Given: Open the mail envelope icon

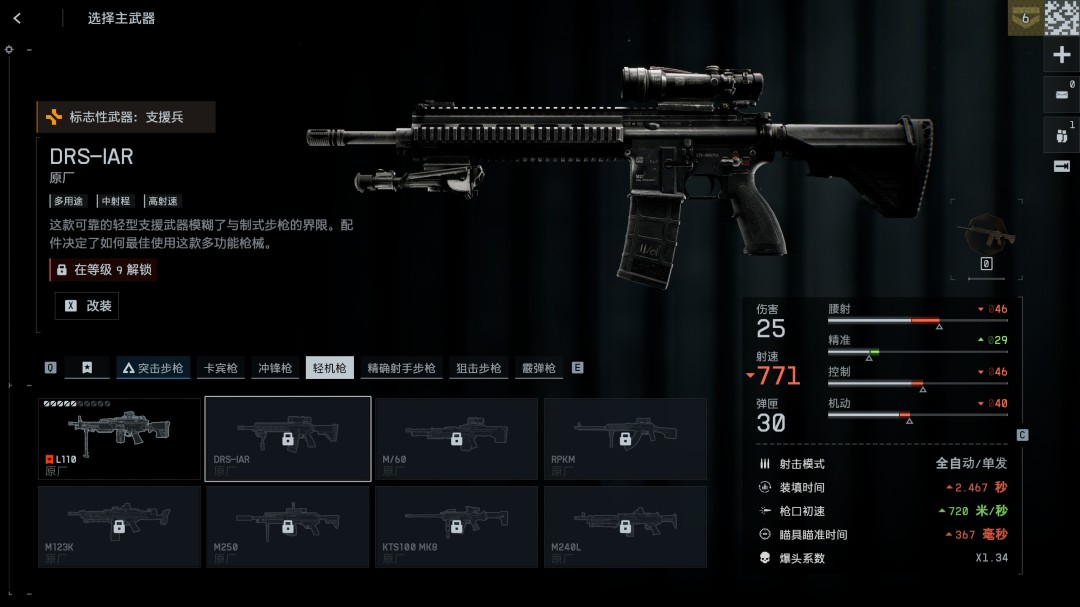Looking at the screenshot, I should click(x=1061, y=95).
